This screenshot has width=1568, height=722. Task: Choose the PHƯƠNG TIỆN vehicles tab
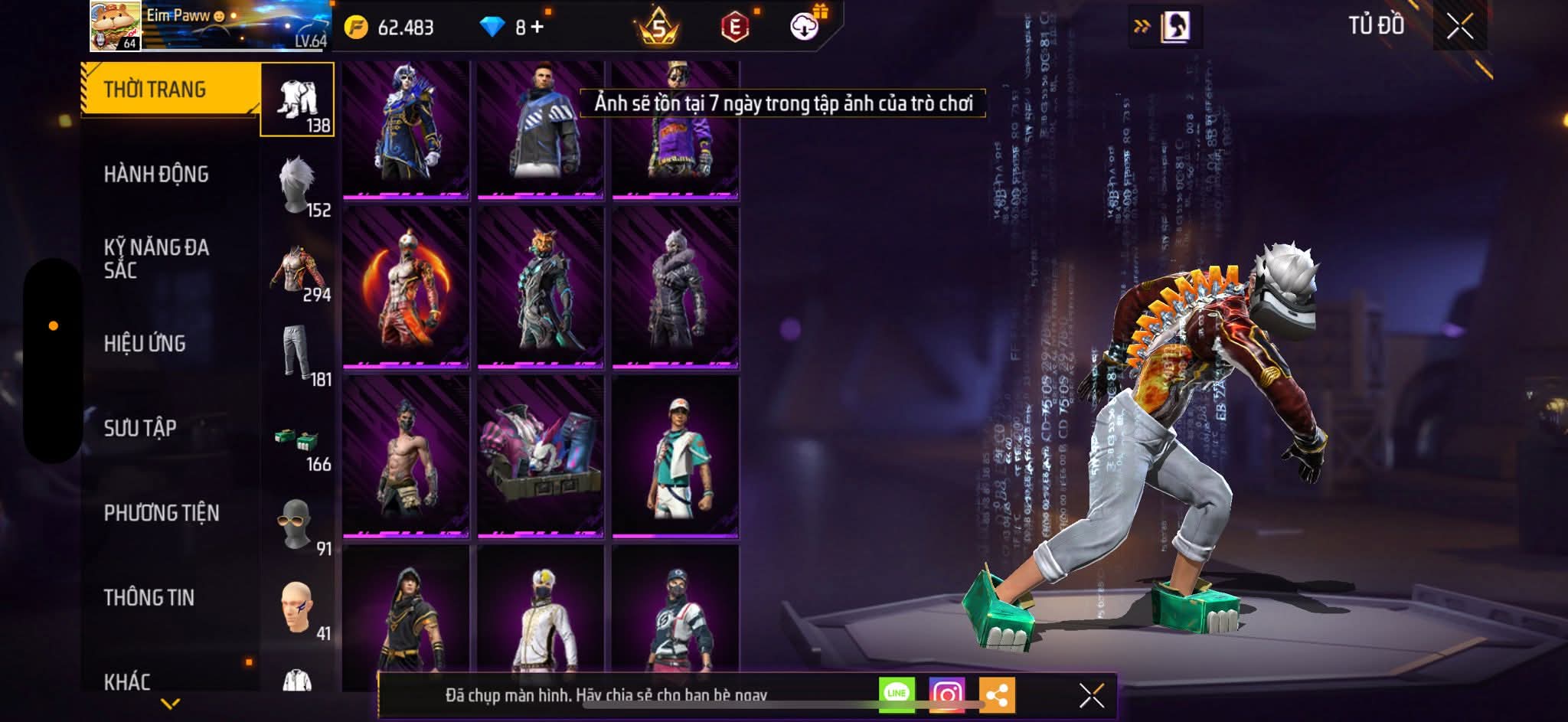pos(162,513)
